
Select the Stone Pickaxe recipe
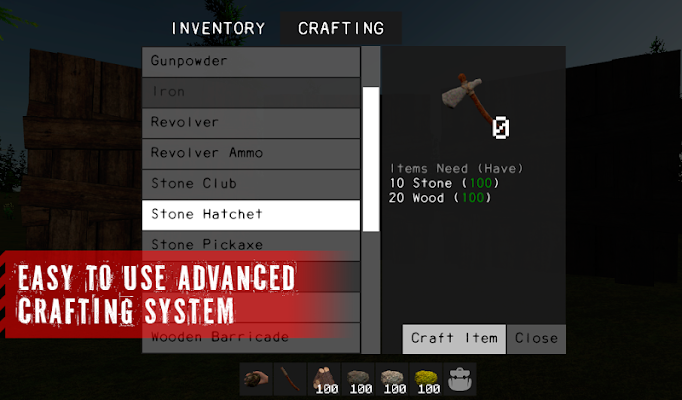coord(251,244)
